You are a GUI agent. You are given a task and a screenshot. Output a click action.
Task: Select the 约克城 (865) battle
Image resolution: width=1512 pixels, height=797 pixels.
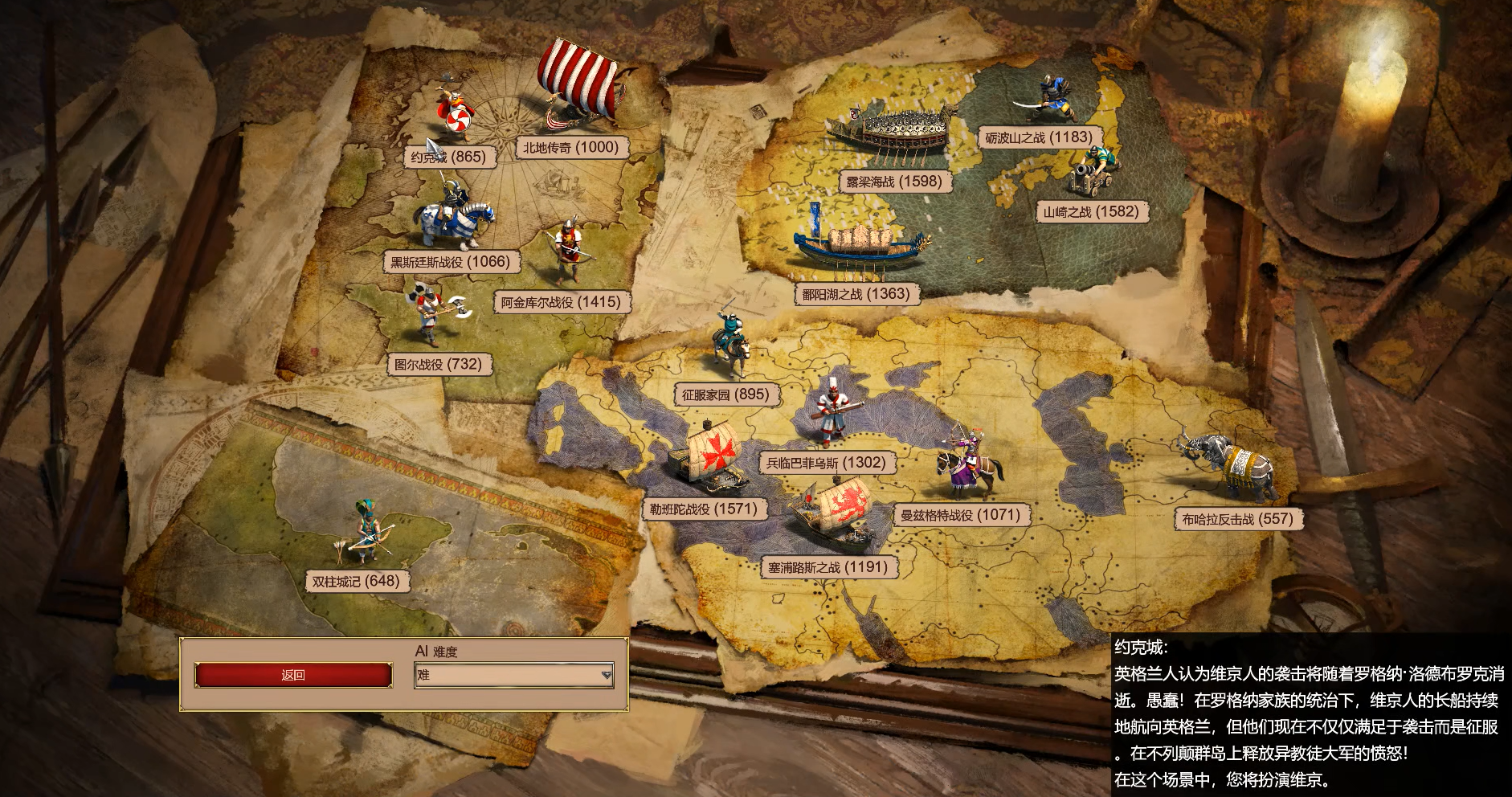[449, 157]
